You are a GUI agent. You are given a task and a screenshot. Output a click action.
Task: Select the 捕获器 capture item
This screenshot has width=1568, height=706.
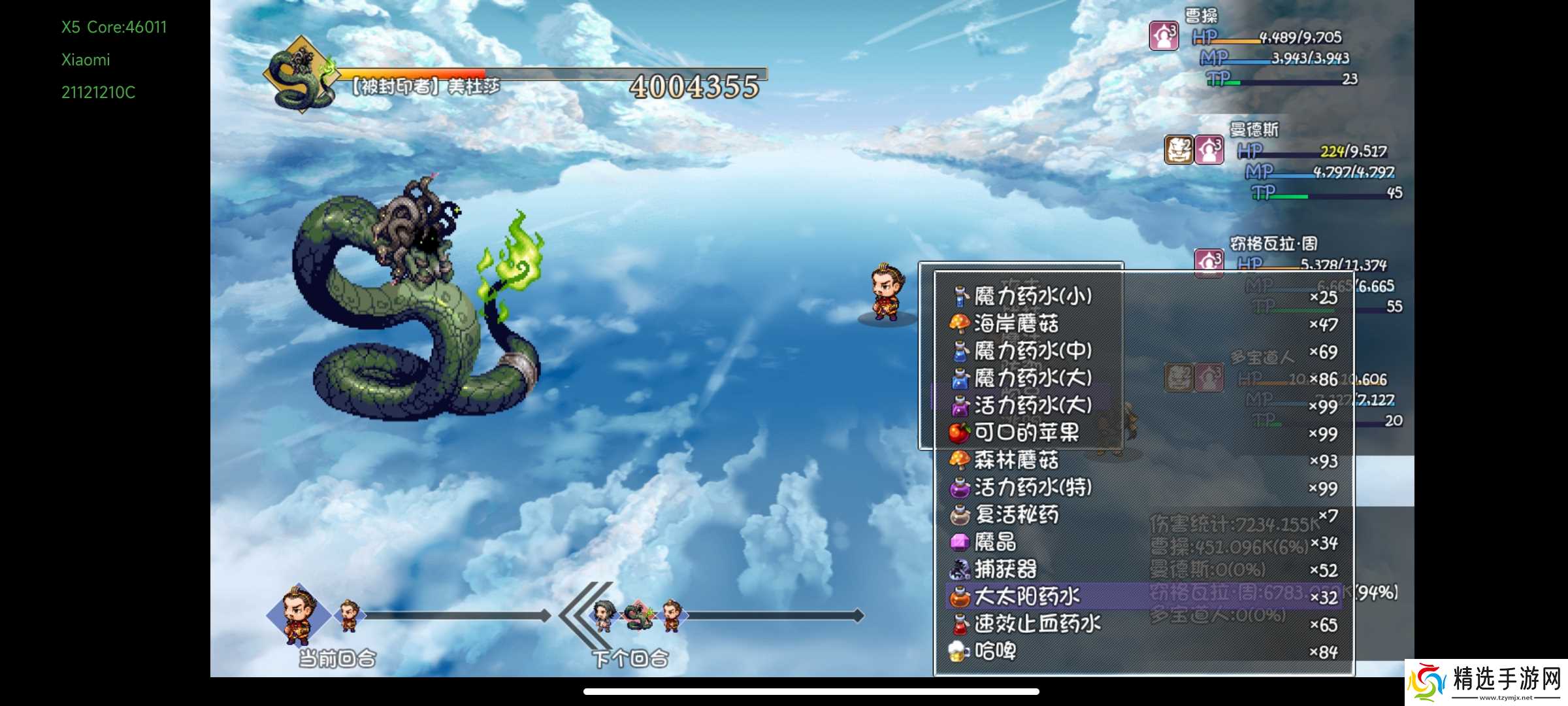click(x=1005, y=570)
